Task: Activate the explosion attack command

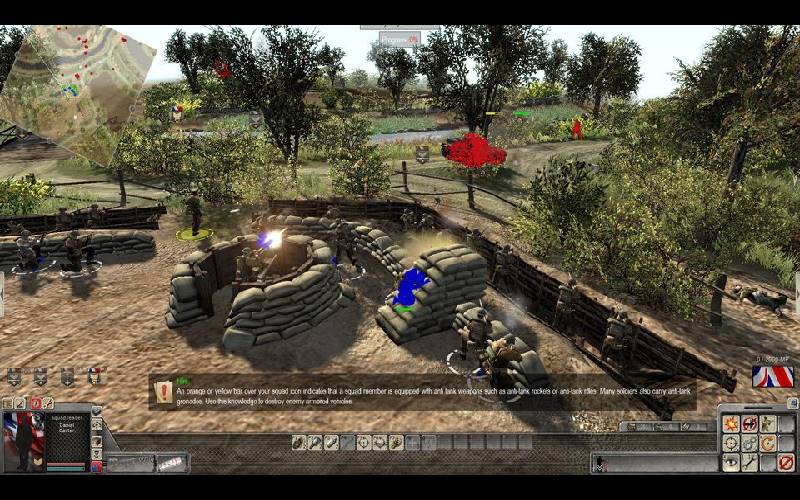Action: click(730, 424)
